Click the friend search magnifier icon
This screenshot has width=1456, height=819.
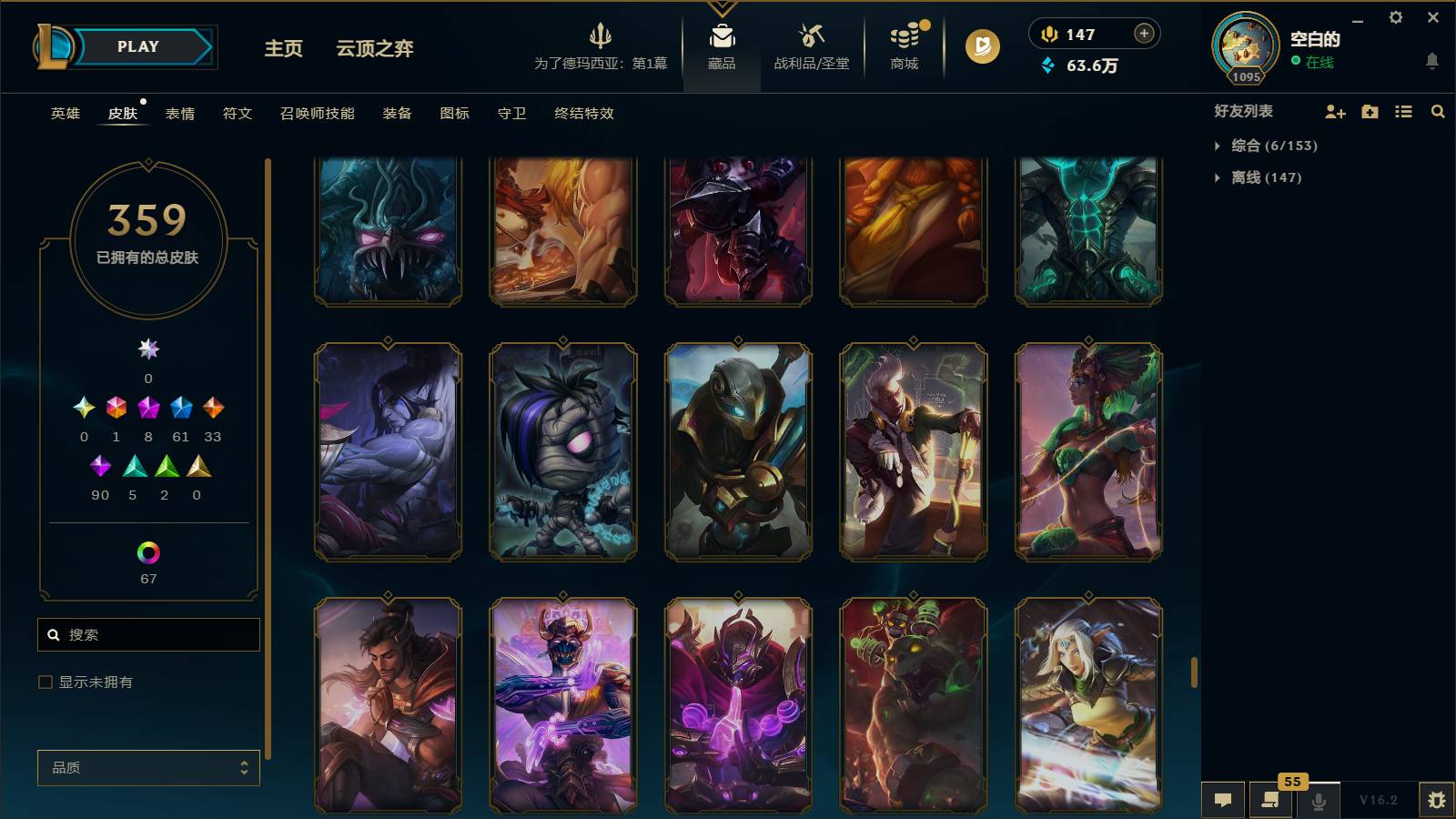coord(1439,111)
